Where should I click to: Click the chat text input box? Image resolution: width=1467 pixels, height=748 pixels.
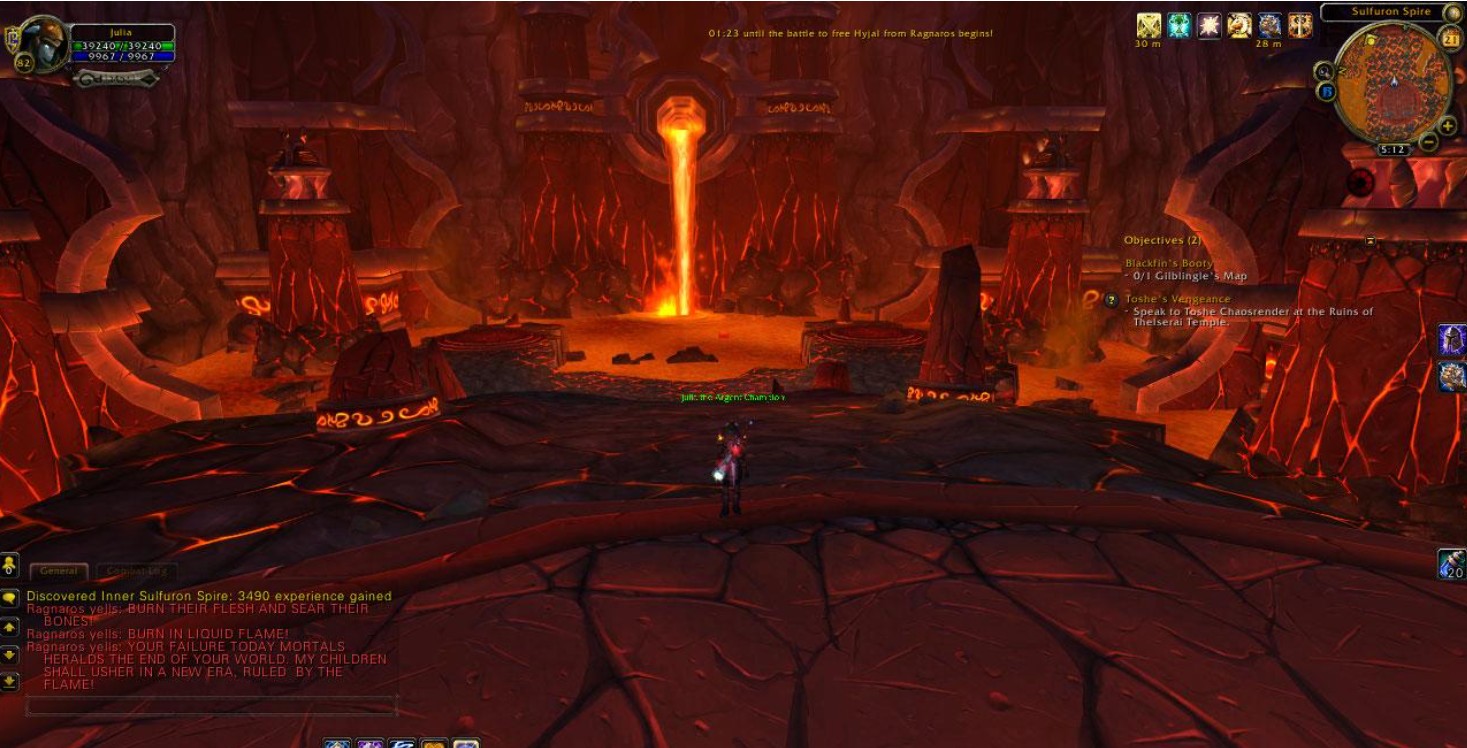point(211,706)
